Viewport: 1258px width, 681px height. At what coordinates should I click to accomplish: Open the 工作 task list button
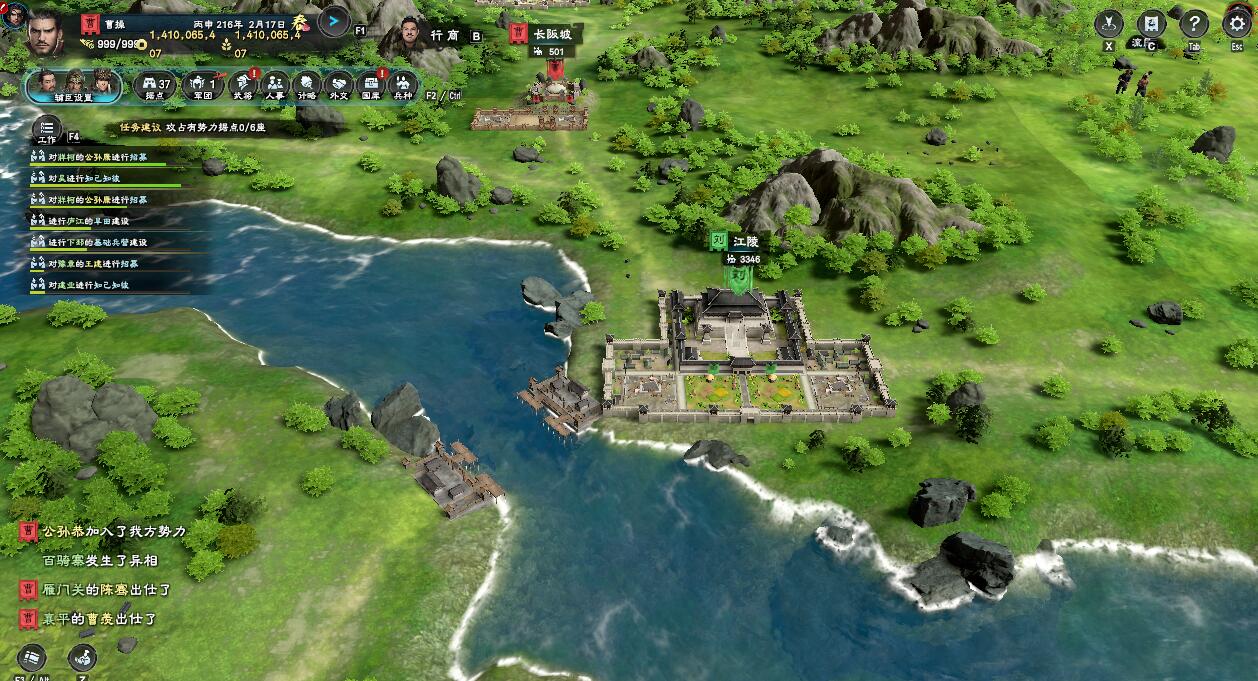[x=46, y=130]
